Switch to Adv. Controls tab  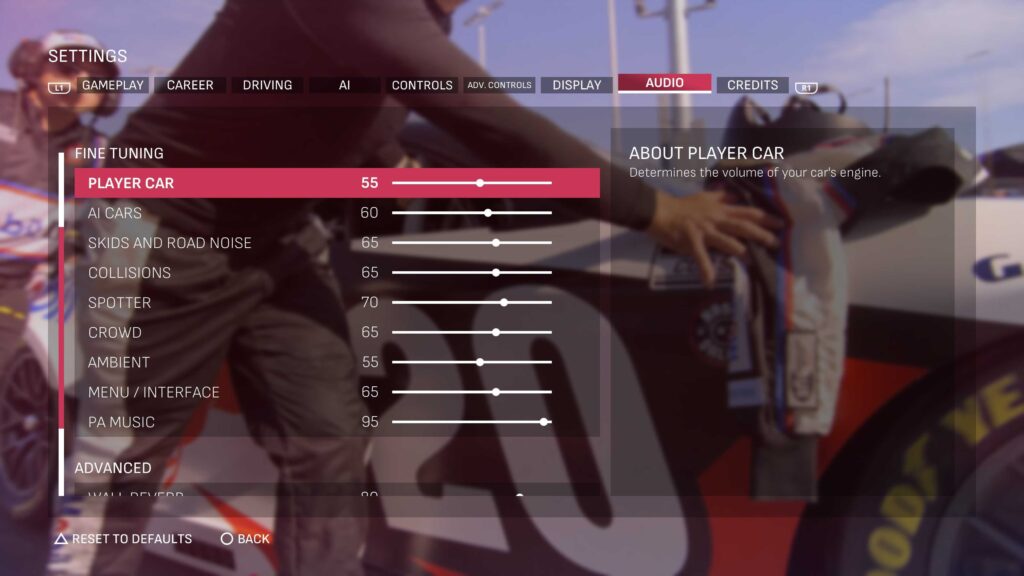[500, 85]
